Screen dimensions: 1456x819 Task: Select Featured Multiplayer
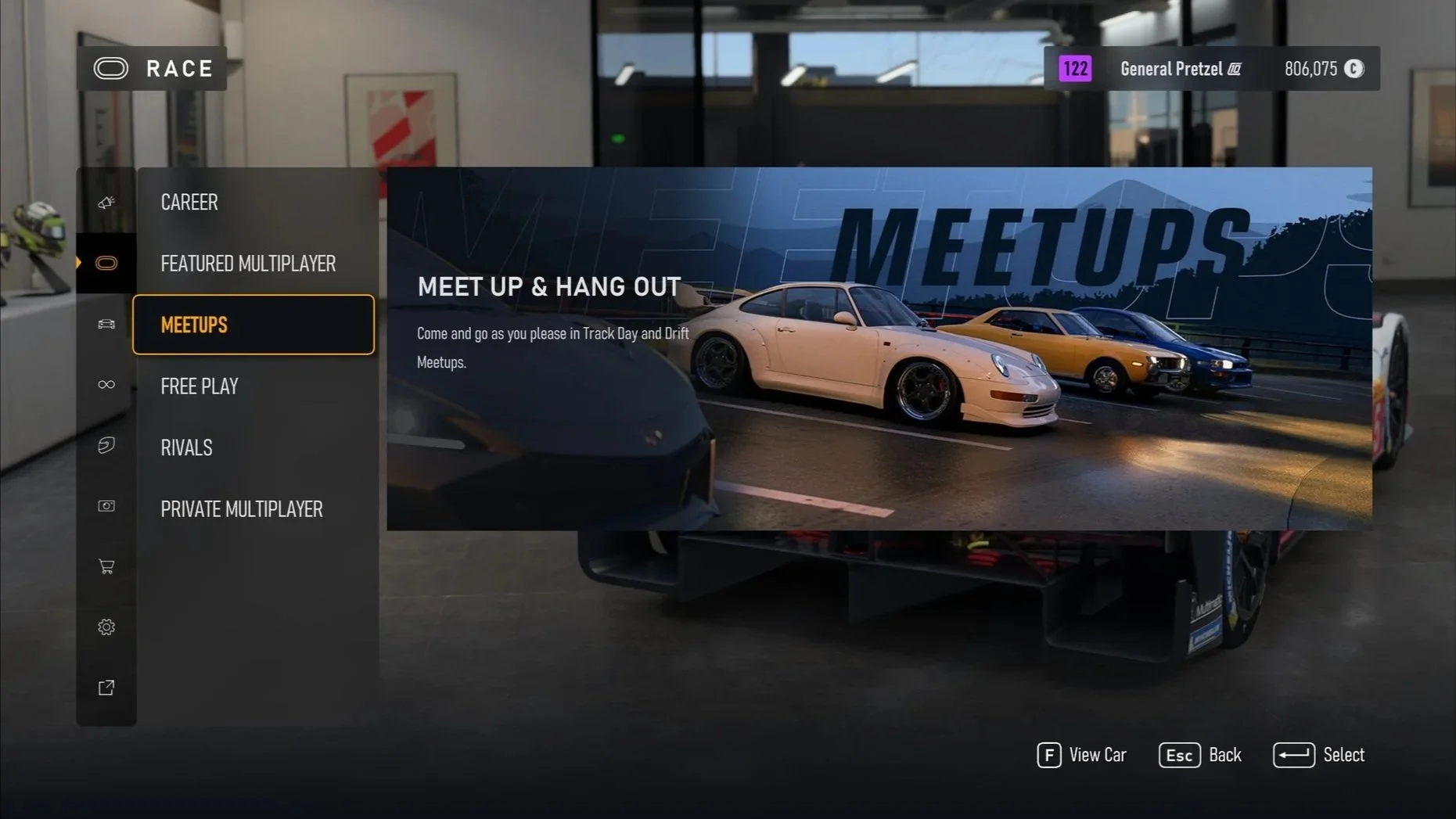click(248, 264)
